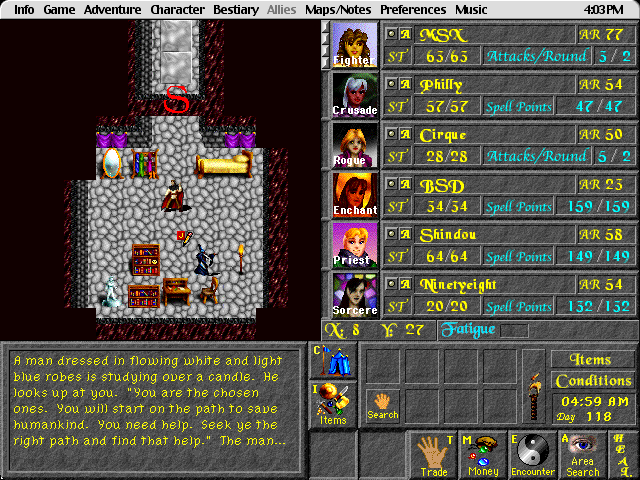Viewport: 640px width, 480px height.
Task: Pick the Enchanter portrait of BSD
Action: click(355, 195)
